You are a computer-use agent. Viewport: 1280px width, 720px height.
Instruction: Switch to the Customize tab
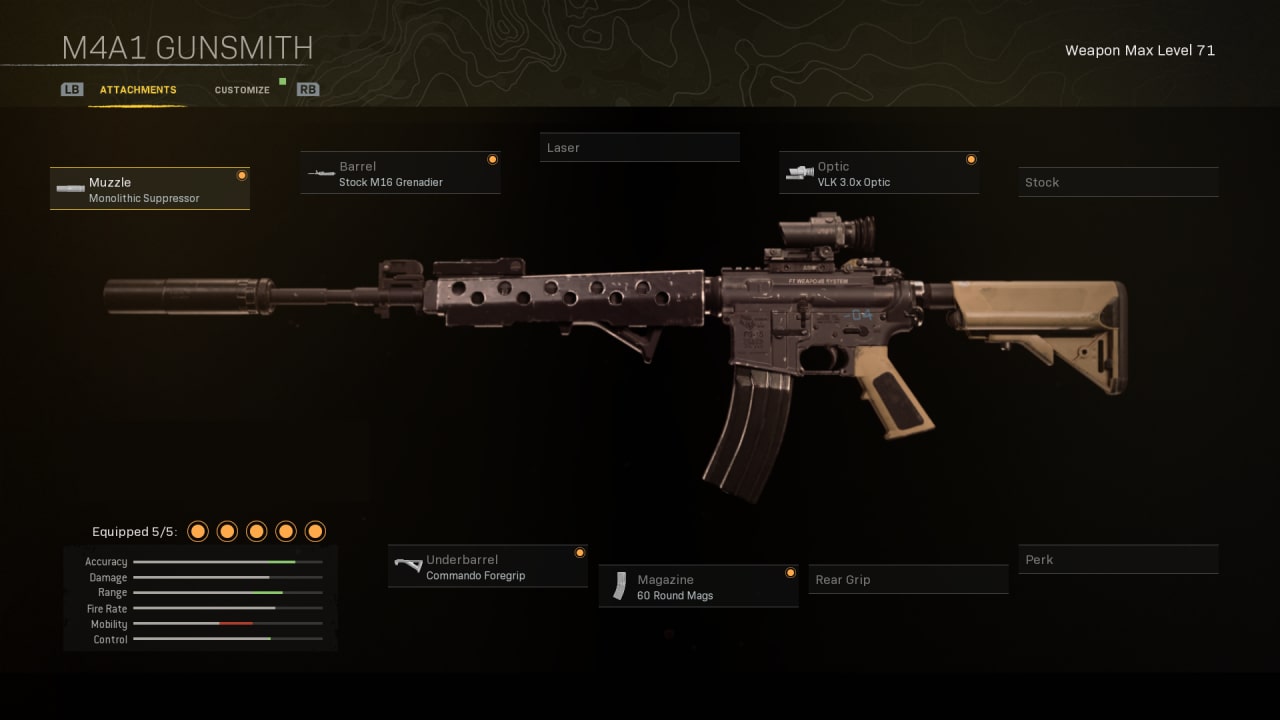tap(241, 89)
